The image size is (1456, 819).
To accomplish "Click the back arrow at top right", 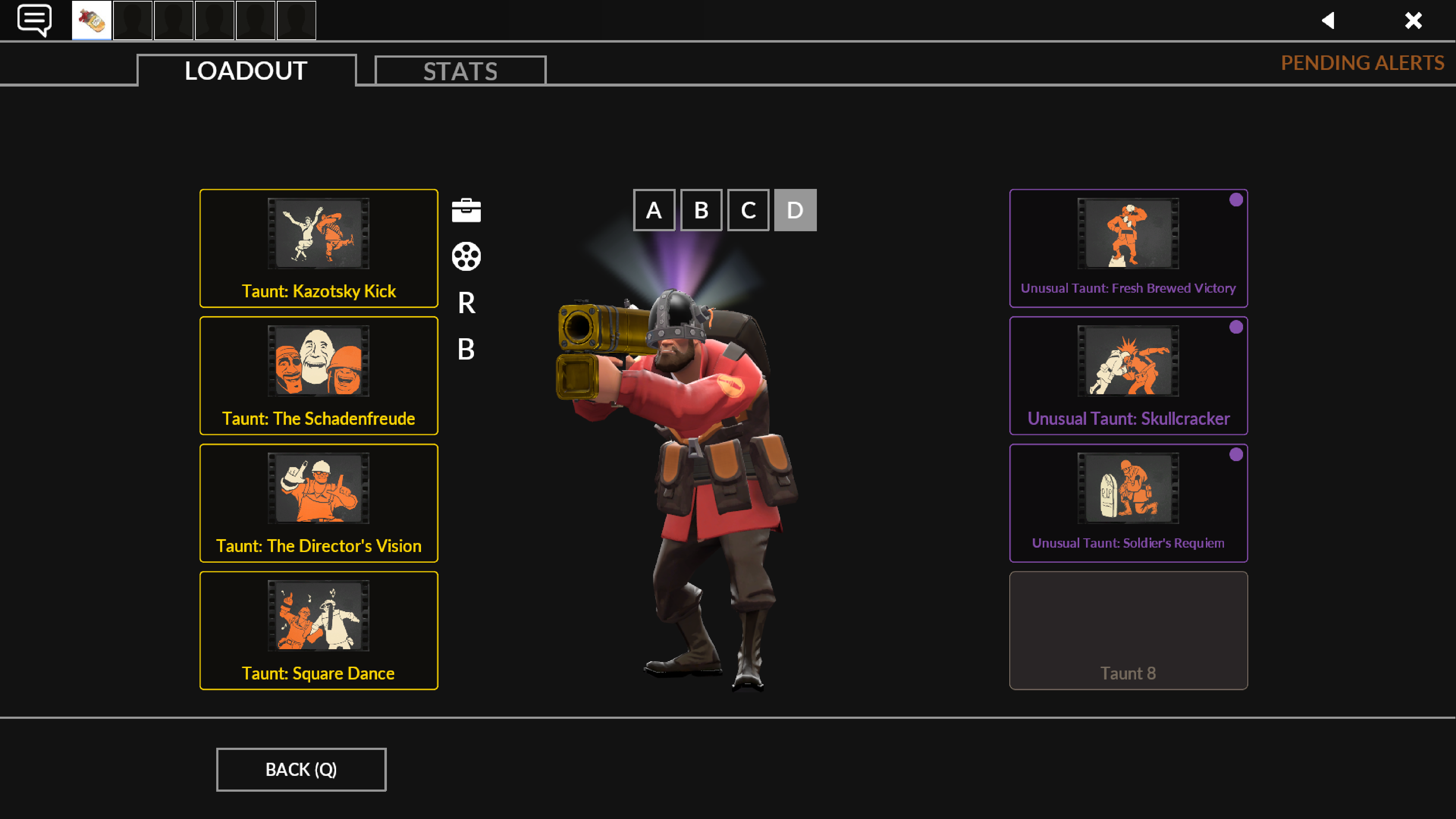I will [1328, 20].
